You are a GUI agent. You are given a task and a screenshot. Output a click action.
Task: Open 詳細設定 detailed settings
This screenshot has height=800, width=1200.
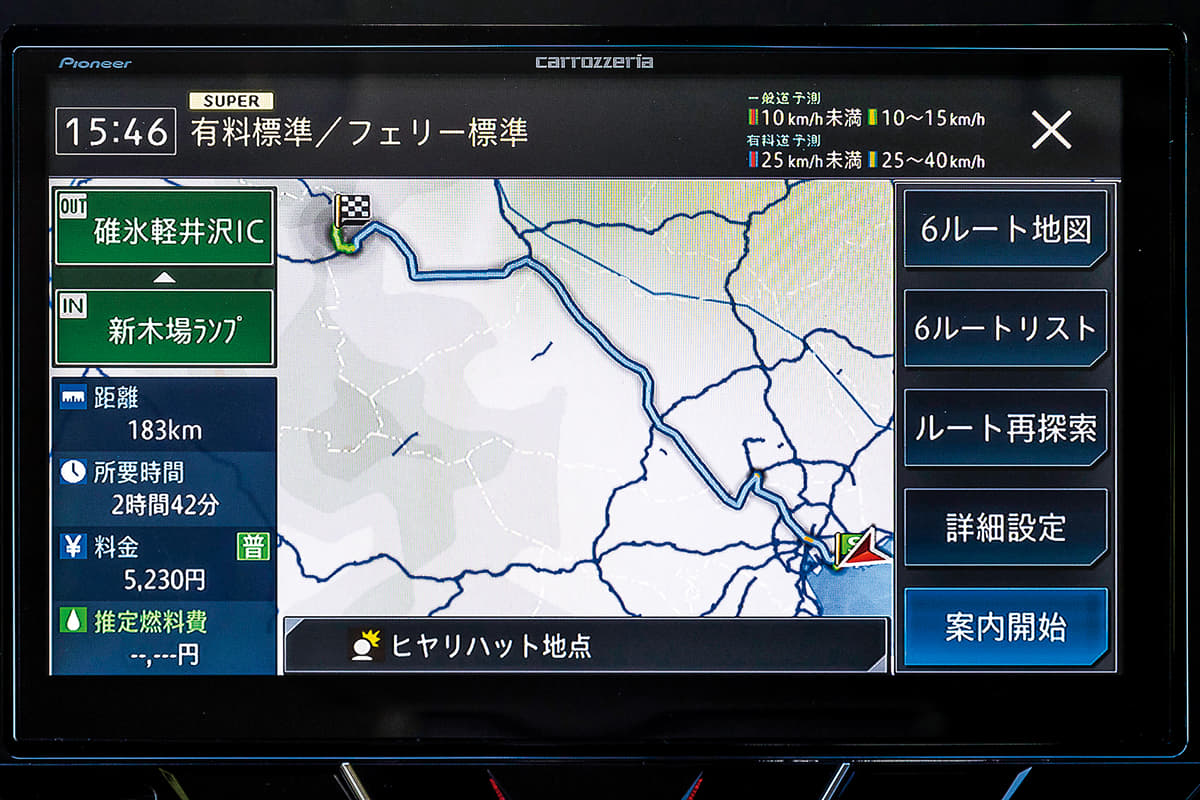pos(1005,527)
